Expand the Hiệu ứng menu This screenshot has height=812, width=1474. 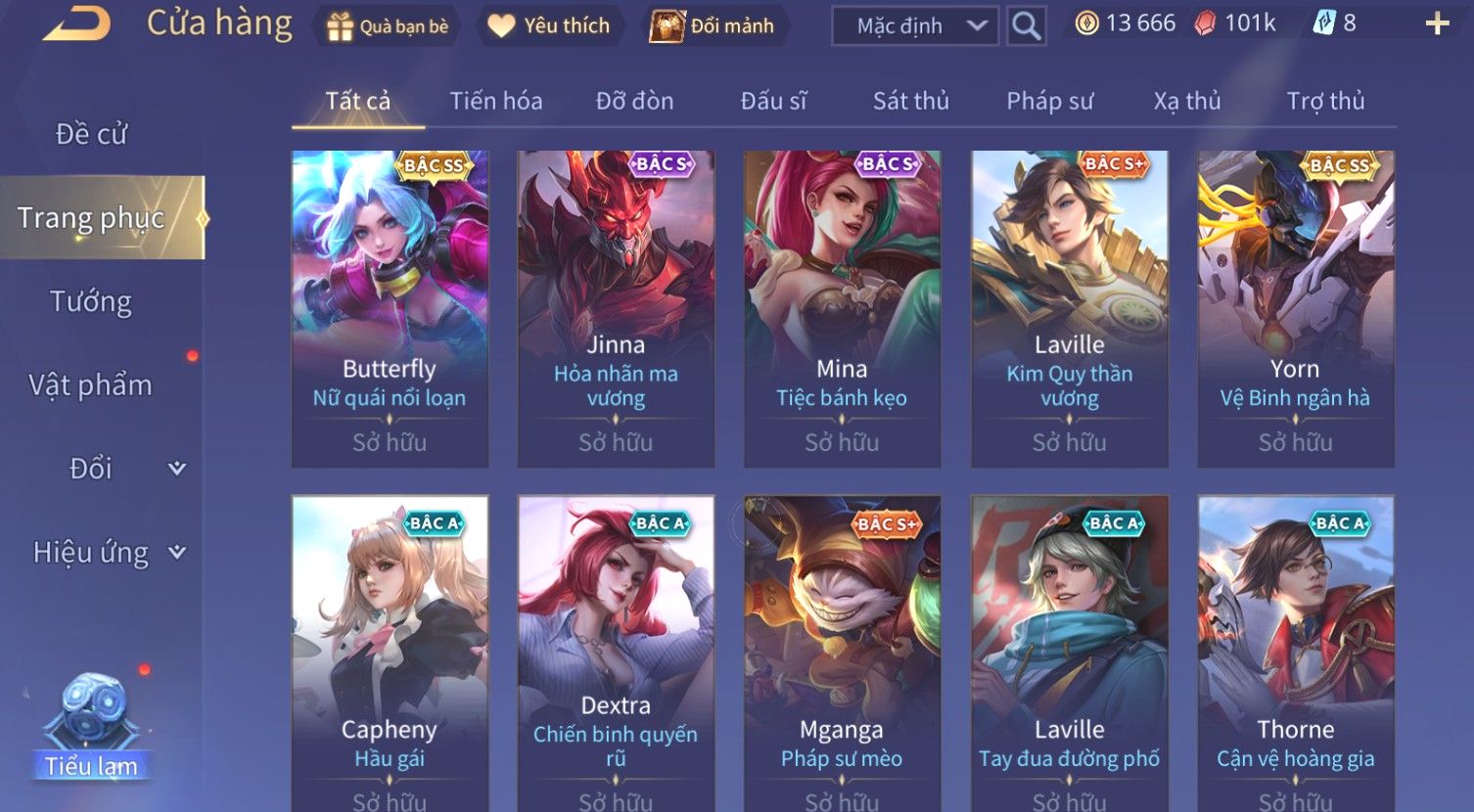(x=108, y=553)
